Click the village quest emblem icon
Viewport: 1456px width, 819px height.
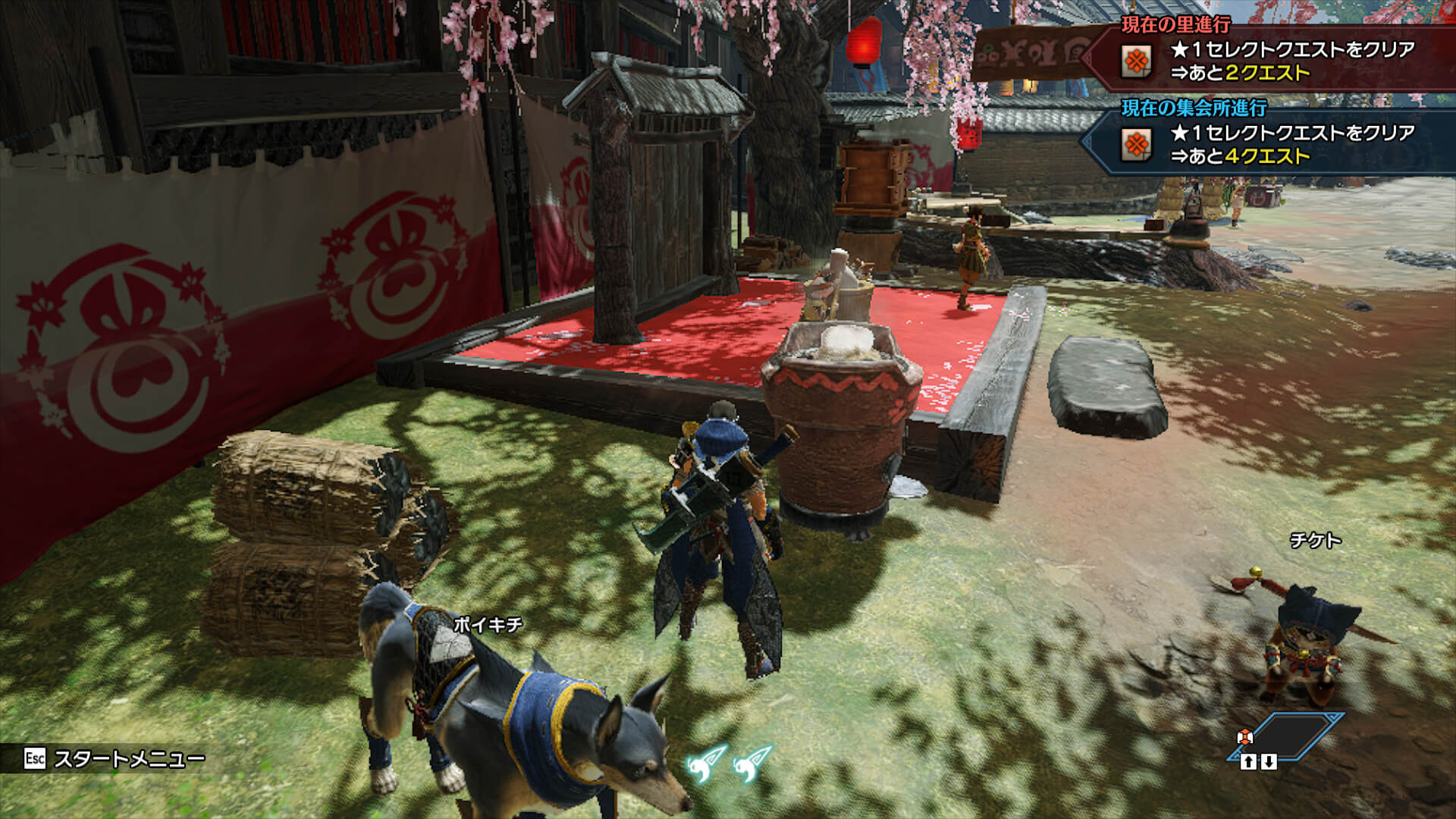tap(1136, 61)
